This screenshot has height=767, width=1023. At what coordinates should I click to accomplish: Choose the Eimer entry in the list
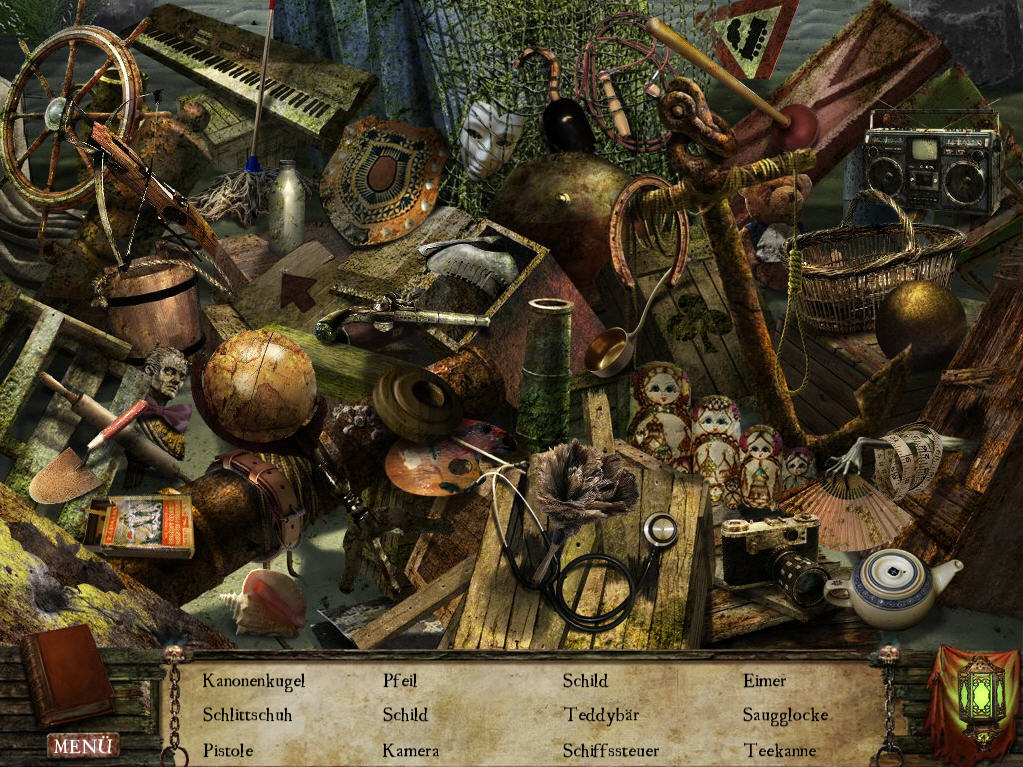coord(765,681)
